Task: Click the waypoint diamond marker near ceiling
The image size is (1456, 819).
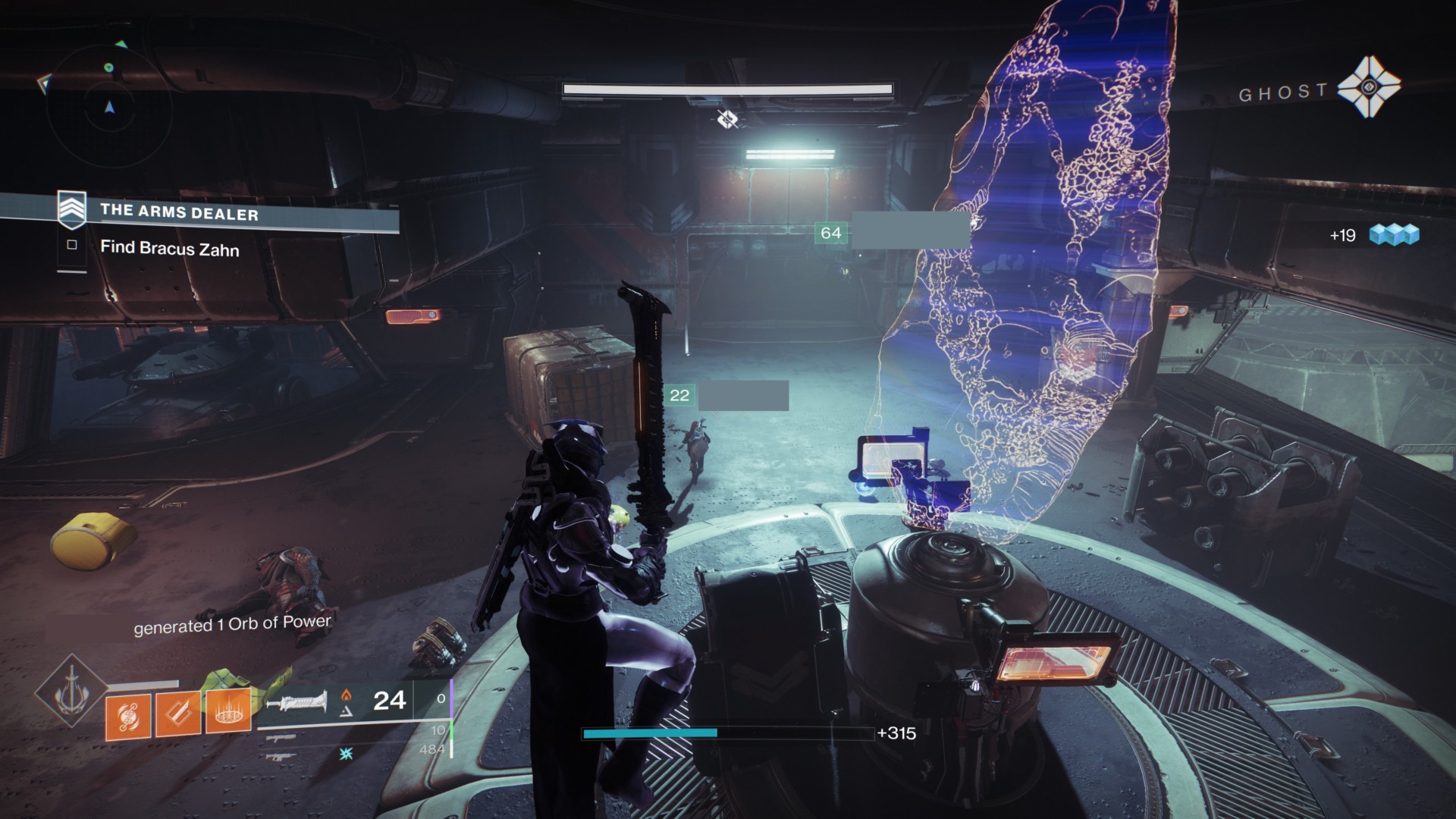Action: point(726,118)
